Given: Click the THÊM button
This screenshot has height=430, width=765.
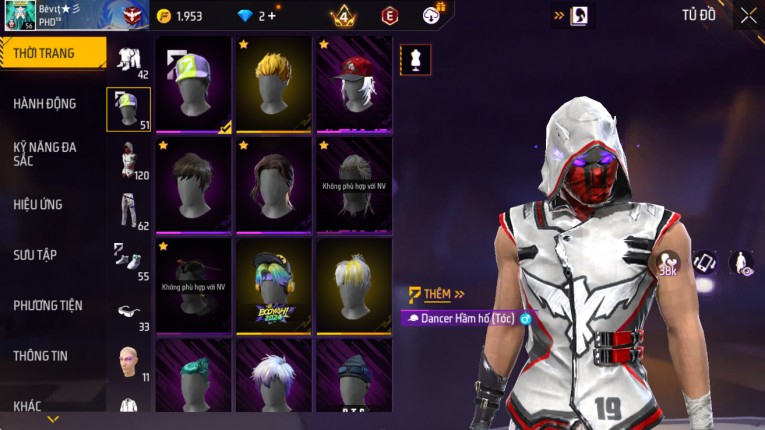Looking at the screenshot, I should 438,294.
